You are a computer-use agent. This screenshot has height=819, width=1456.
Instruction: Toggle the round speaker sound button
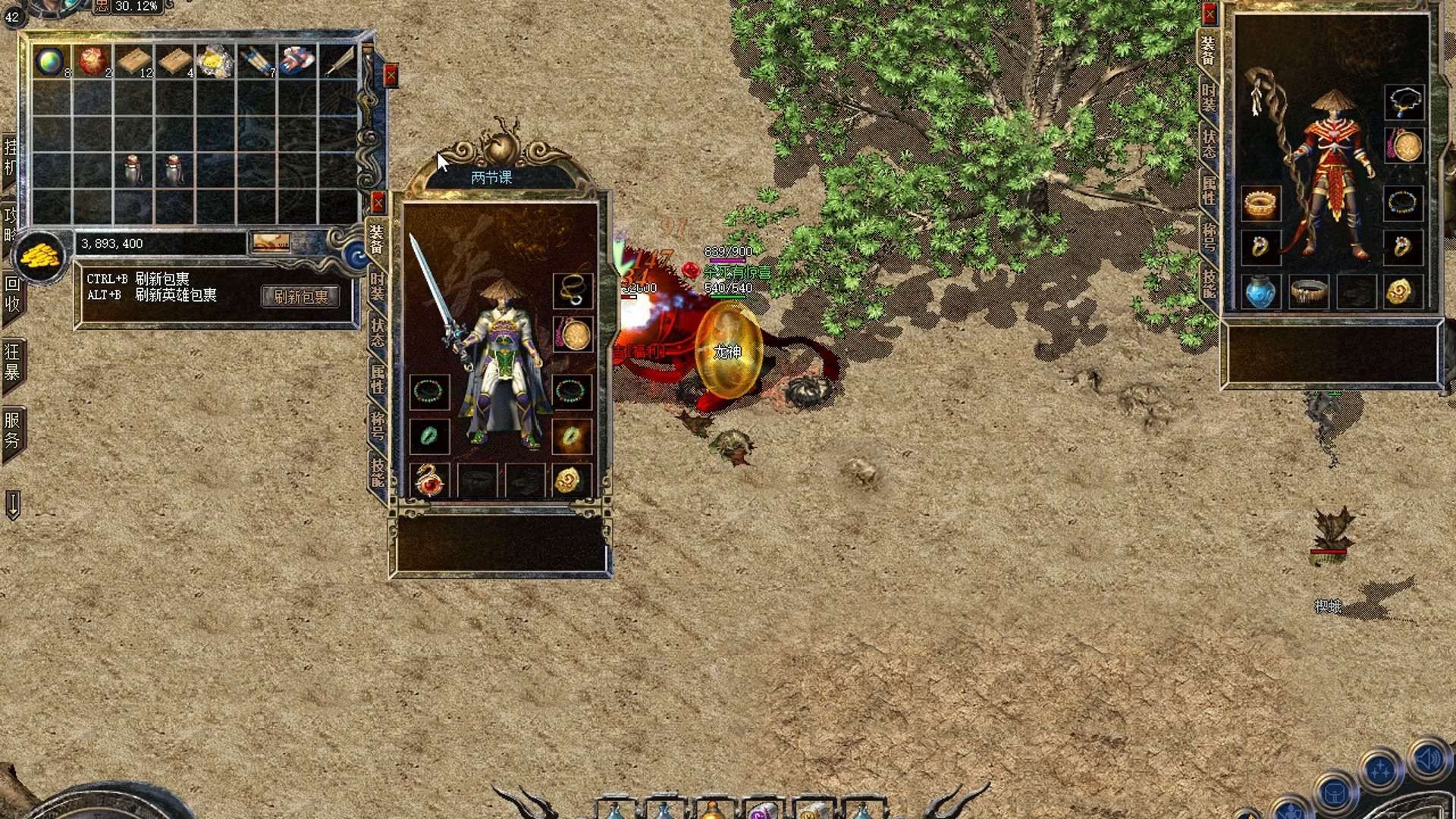pyautogui.click(x=1429, y=759)
